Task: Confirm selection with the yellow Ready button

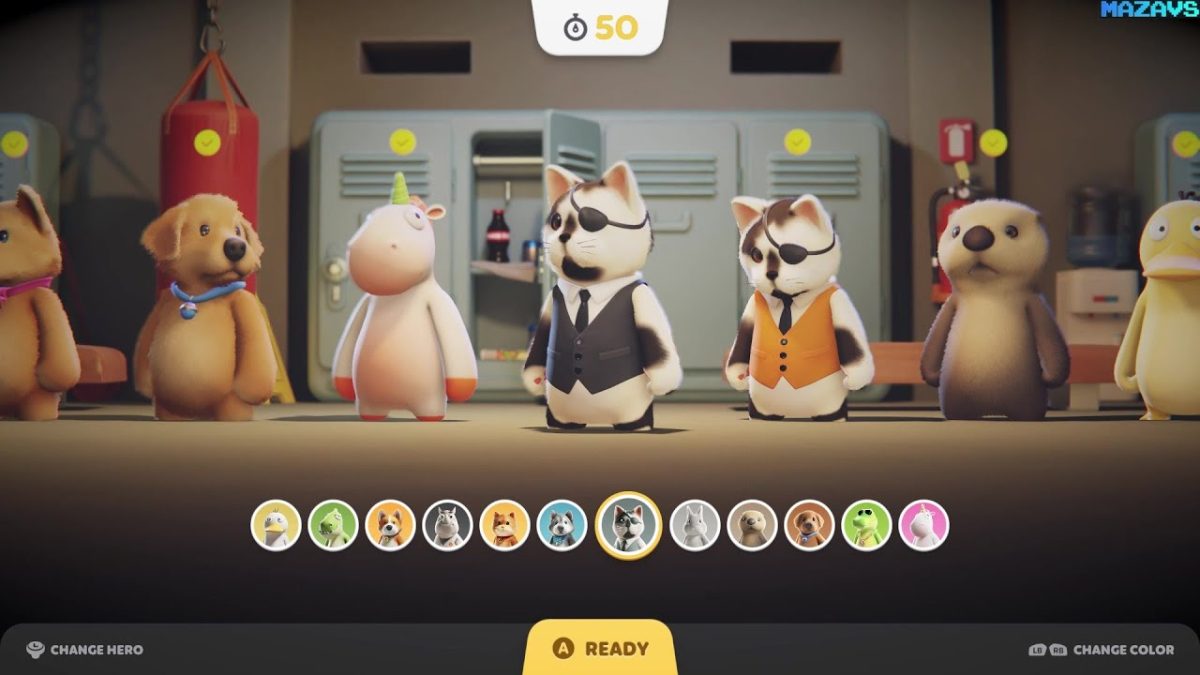Action: pos(600,649)
